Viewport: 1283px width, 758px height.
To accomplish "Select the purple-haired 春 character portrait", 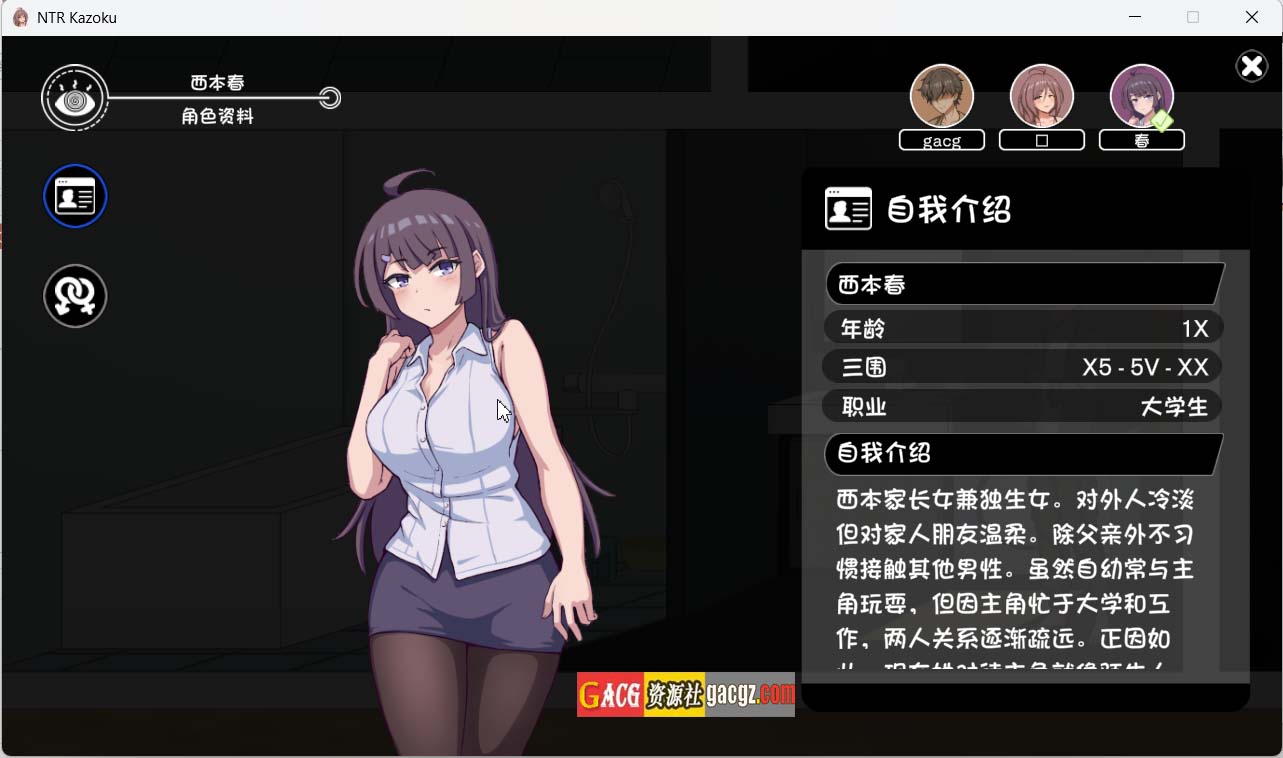I will 1141,97.
